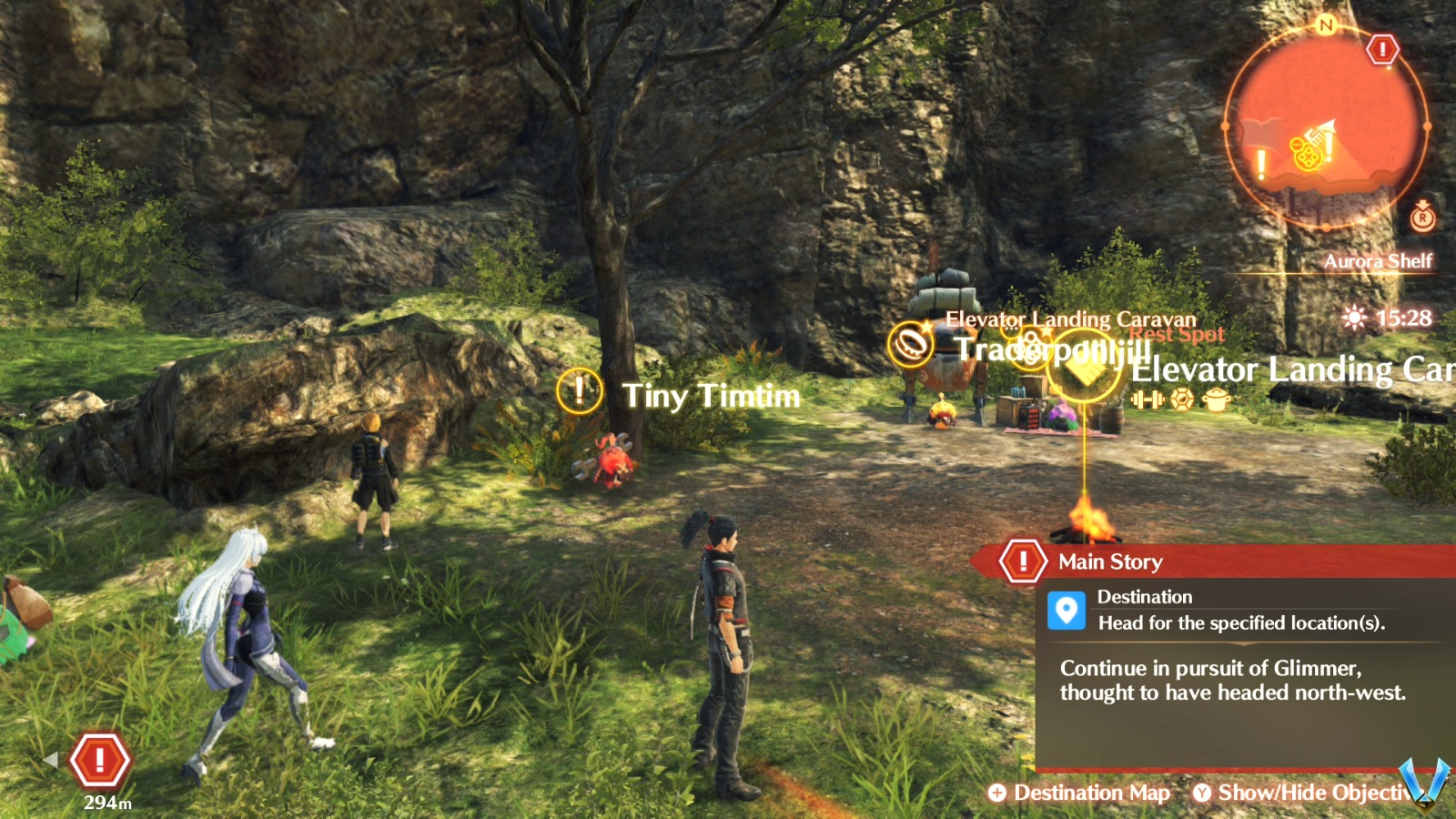The width and height of the screenshot is (1456, 819).
Task: Click the N compass marker on the minimap
Action: pos(1326,25)
